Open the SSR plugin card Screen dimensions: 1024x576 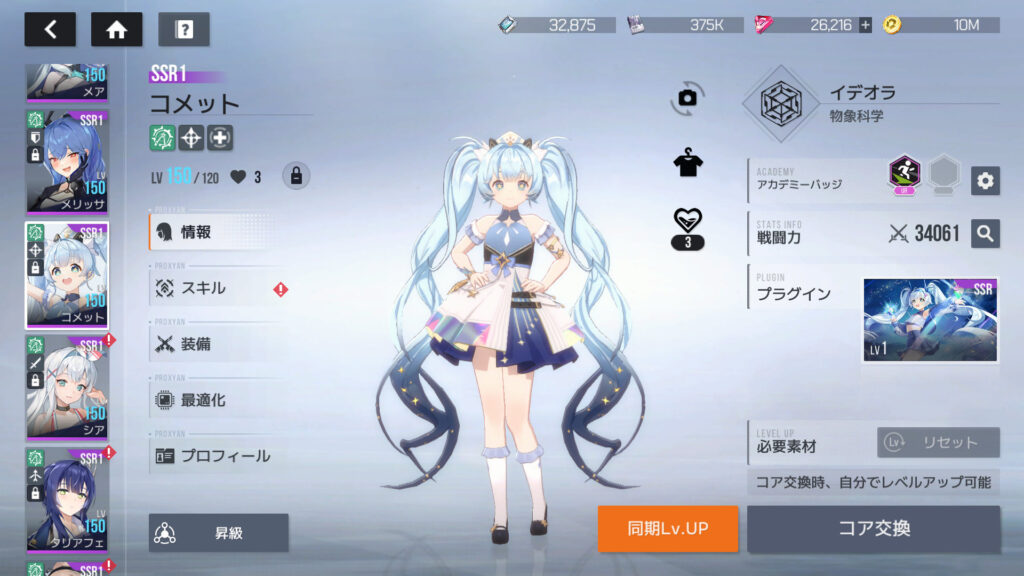point(930,320)
